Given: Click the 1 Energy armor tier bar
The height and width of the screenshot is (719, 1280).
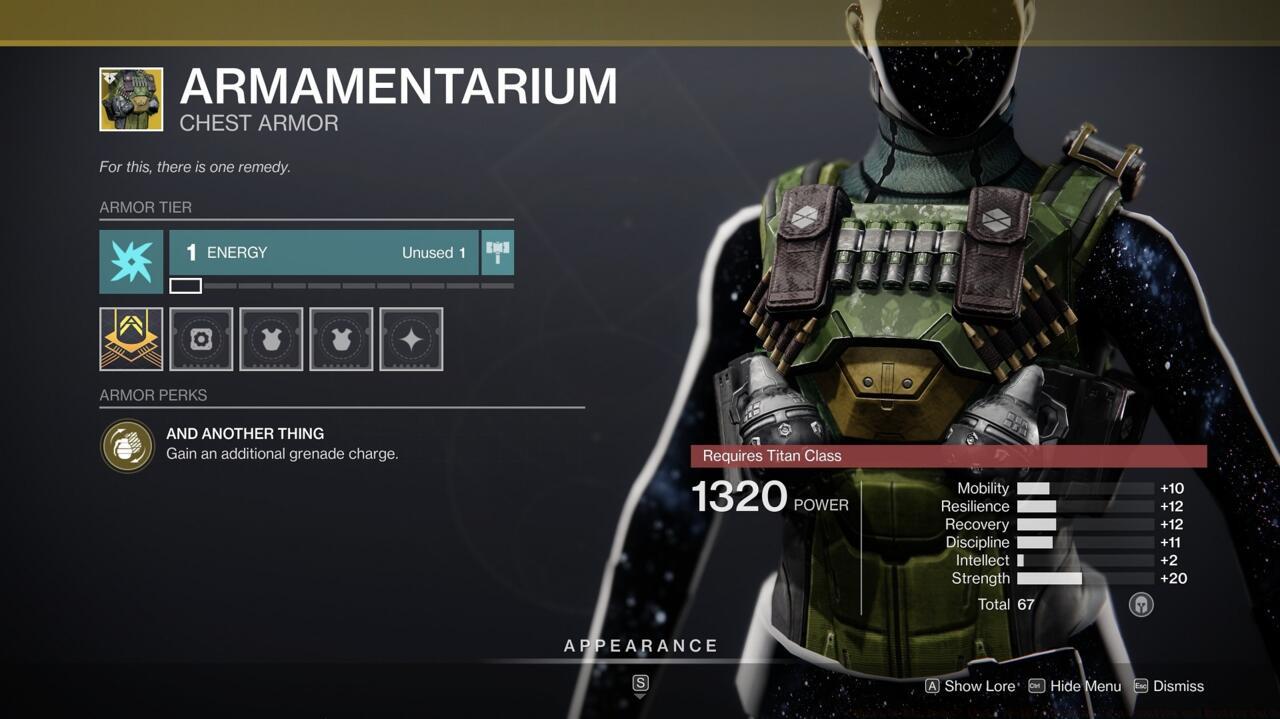Looking at the screenshot, I should [x=324, y=253].
